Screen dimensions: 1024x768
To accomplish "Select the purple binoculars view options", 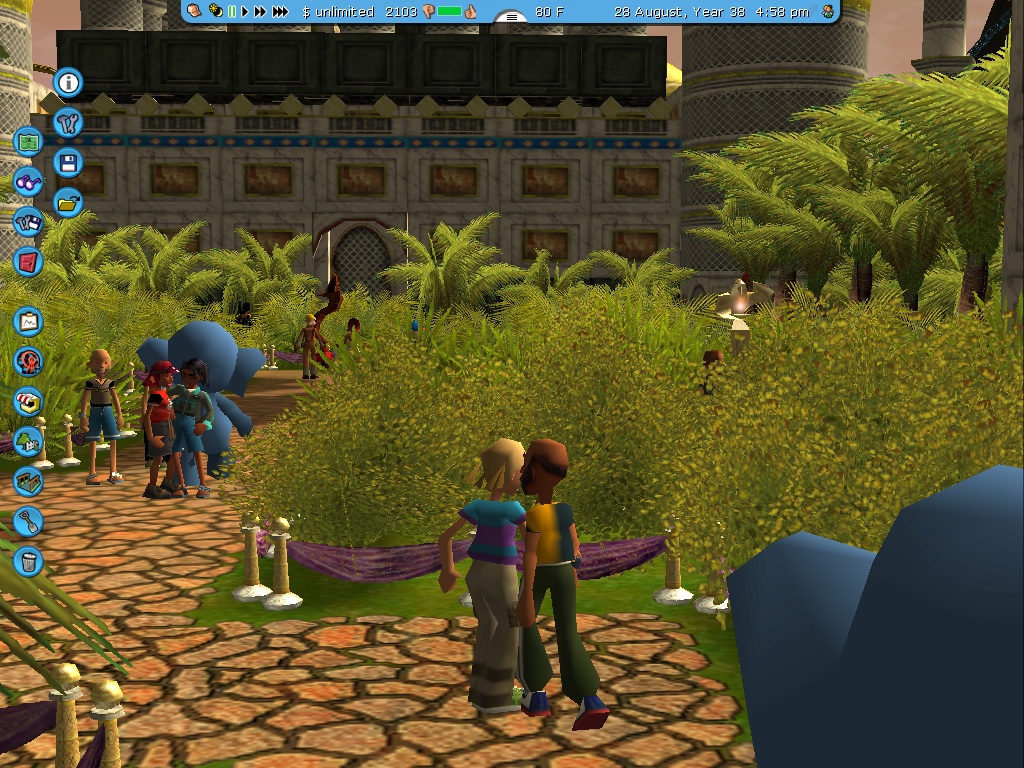I will pos(28,182).
